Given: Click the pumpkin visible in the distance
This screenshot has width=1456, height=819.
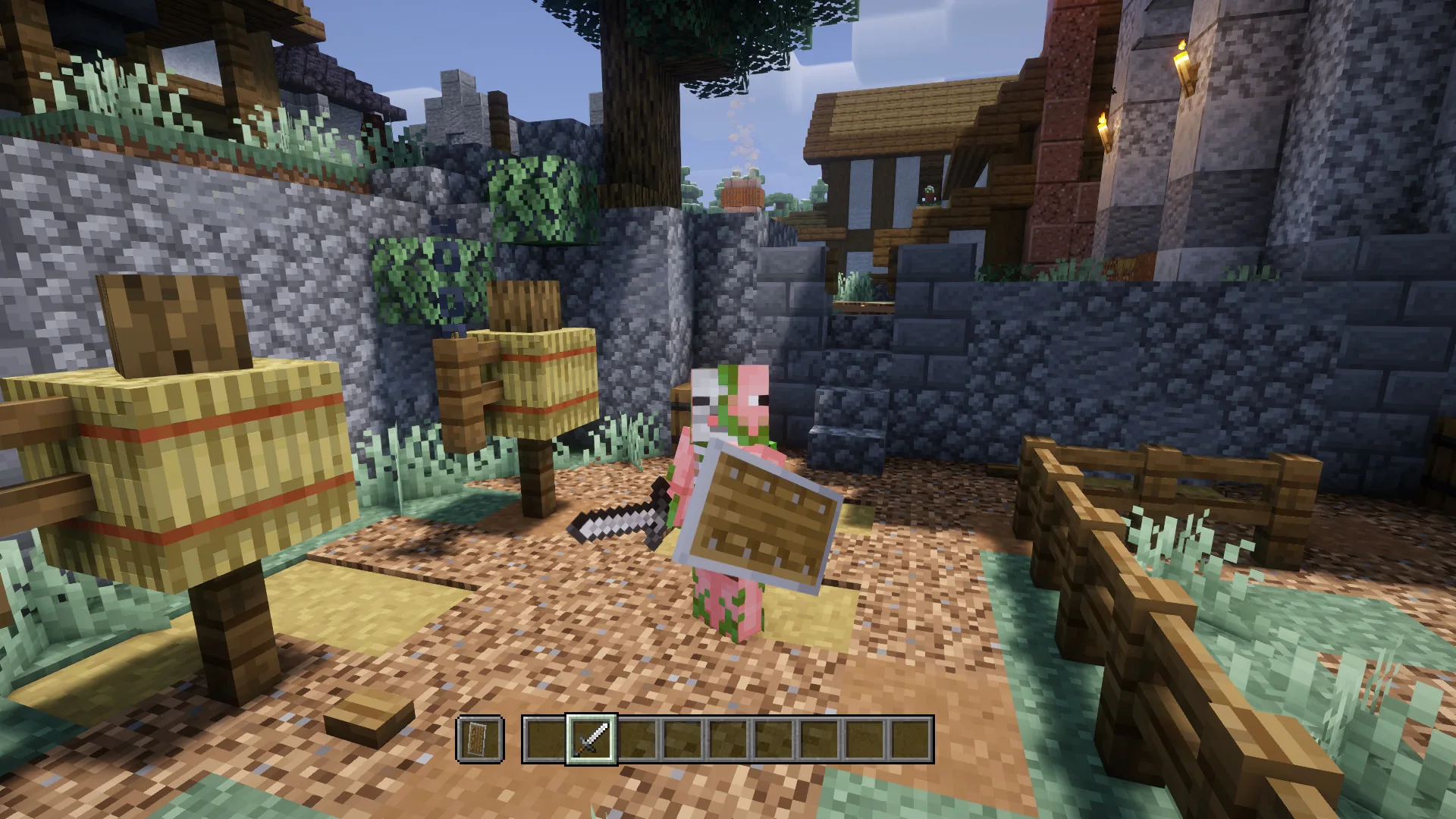Looking at the screenshot, I should point(745,196).
